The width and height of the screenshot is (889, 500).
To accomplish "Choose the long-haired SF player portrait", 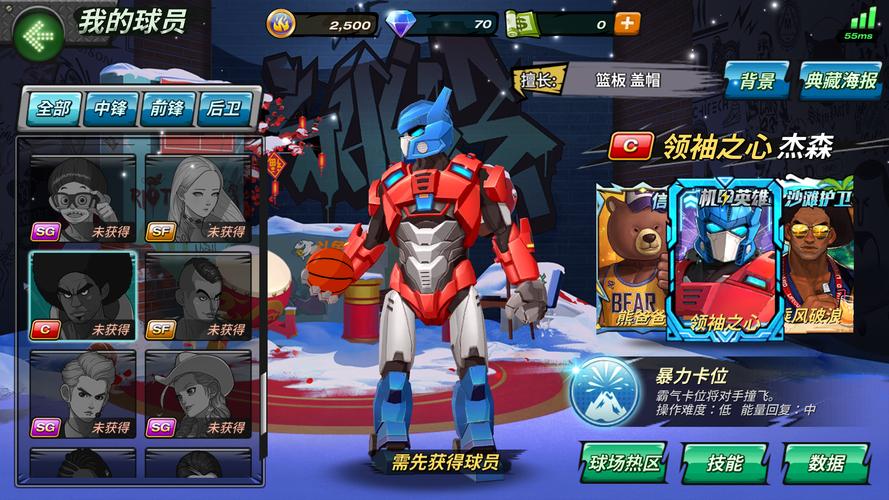I will 198,198.
